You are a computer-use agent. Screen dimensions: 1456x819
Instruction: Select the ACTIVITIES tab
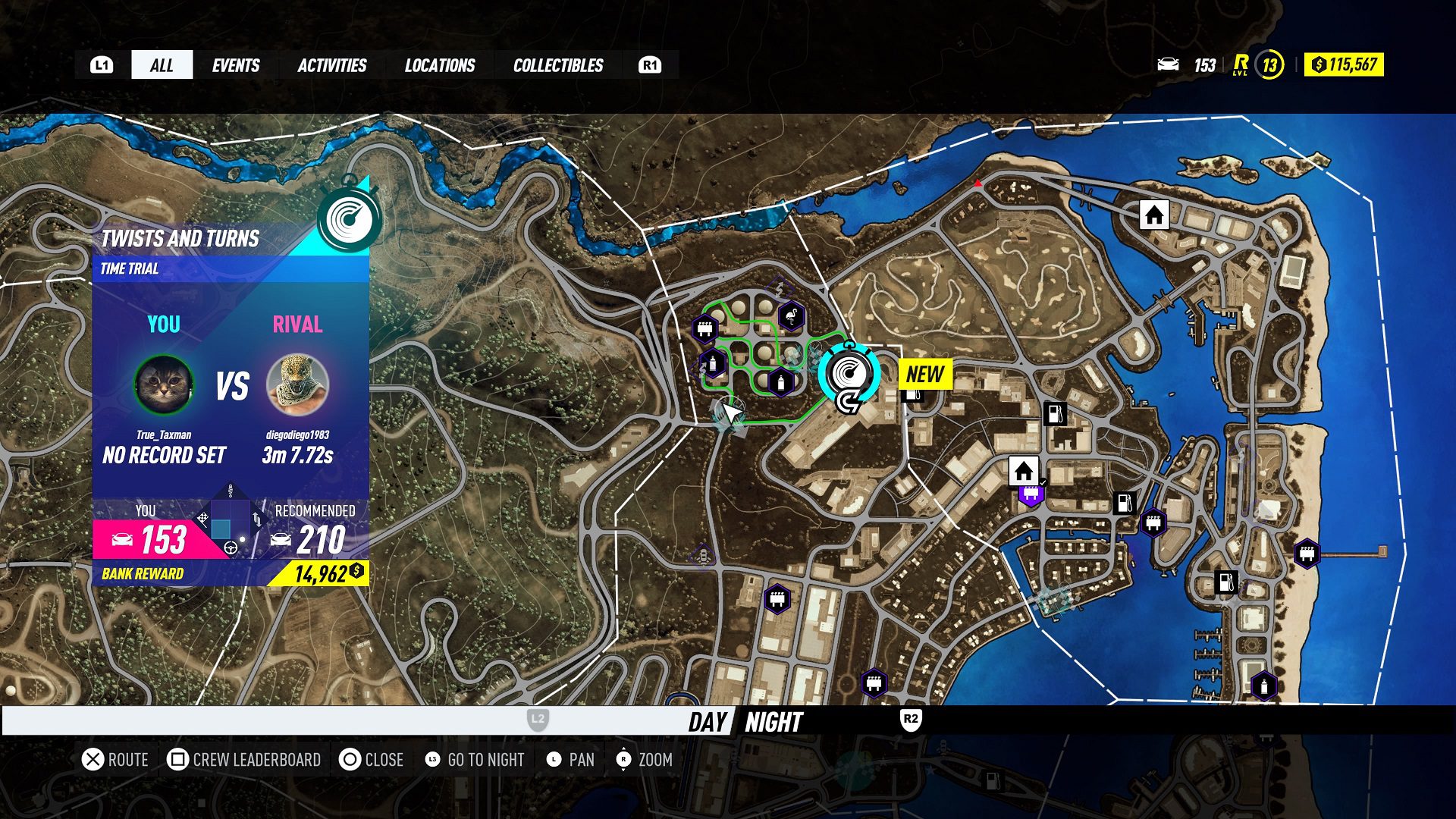331,65
